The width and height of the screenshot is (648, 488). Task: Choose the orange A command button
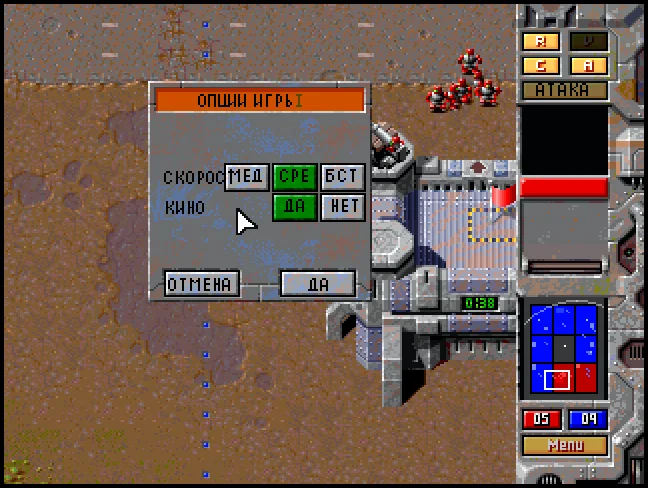point(588,66)
